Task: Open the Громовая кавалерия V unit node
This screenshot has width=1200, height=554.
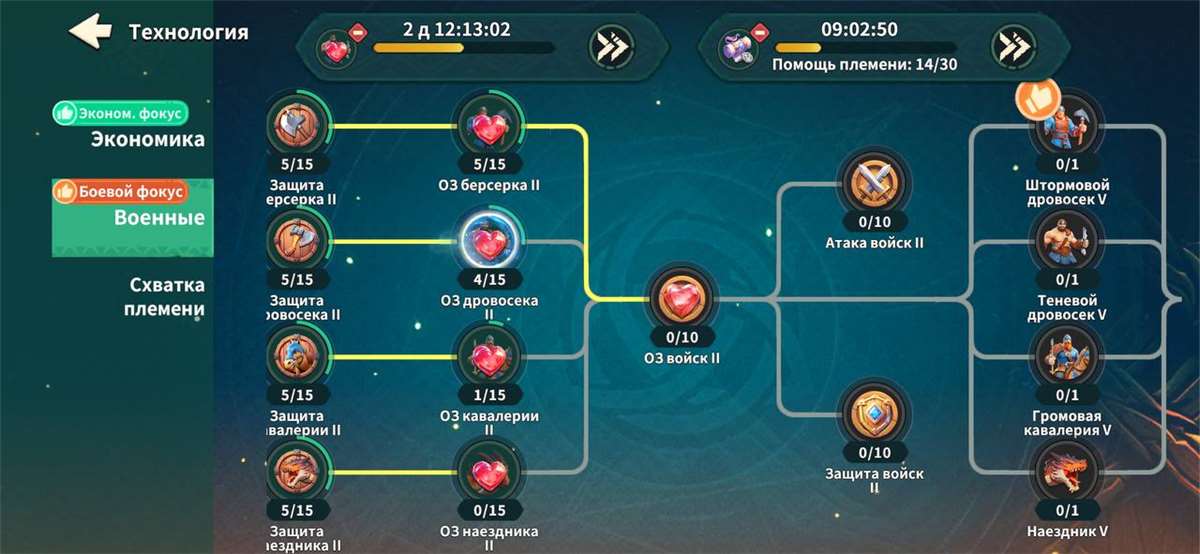Action: click(x=1067, y=357)
